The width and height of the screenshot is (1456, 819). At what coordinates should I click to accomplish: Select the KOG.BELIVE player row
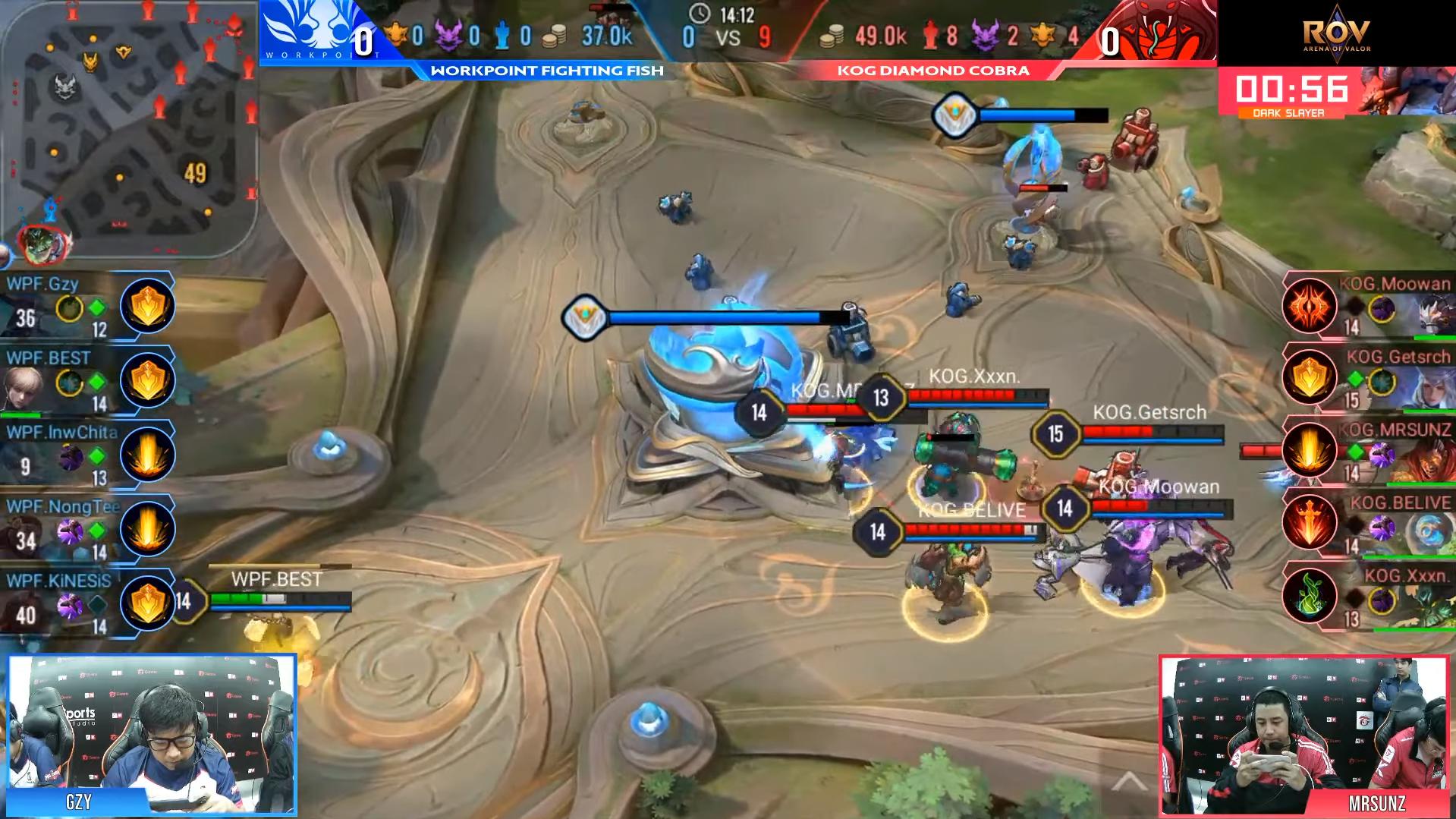[x=1366, y=525]
